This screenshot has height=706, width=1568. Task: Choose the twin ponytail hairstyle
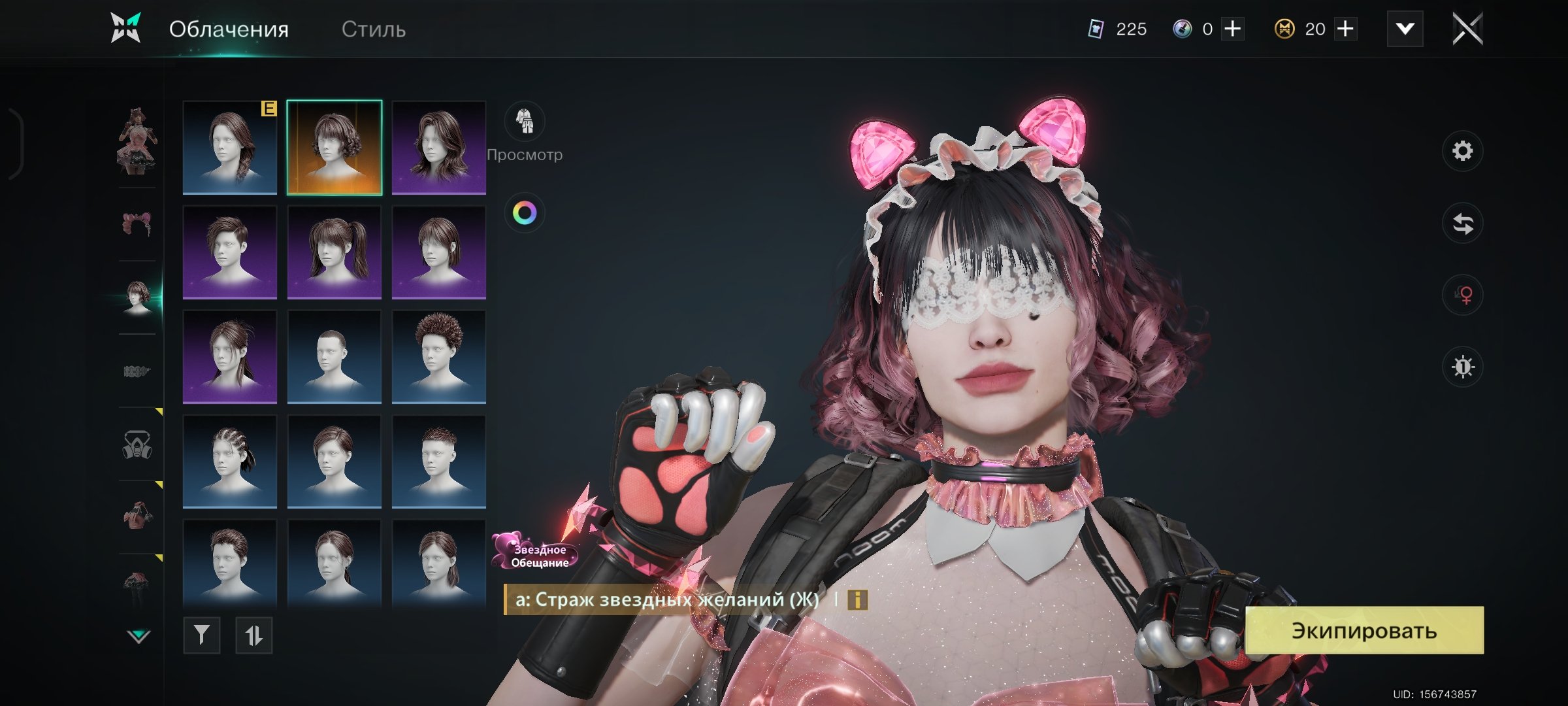tap(335, 252)
